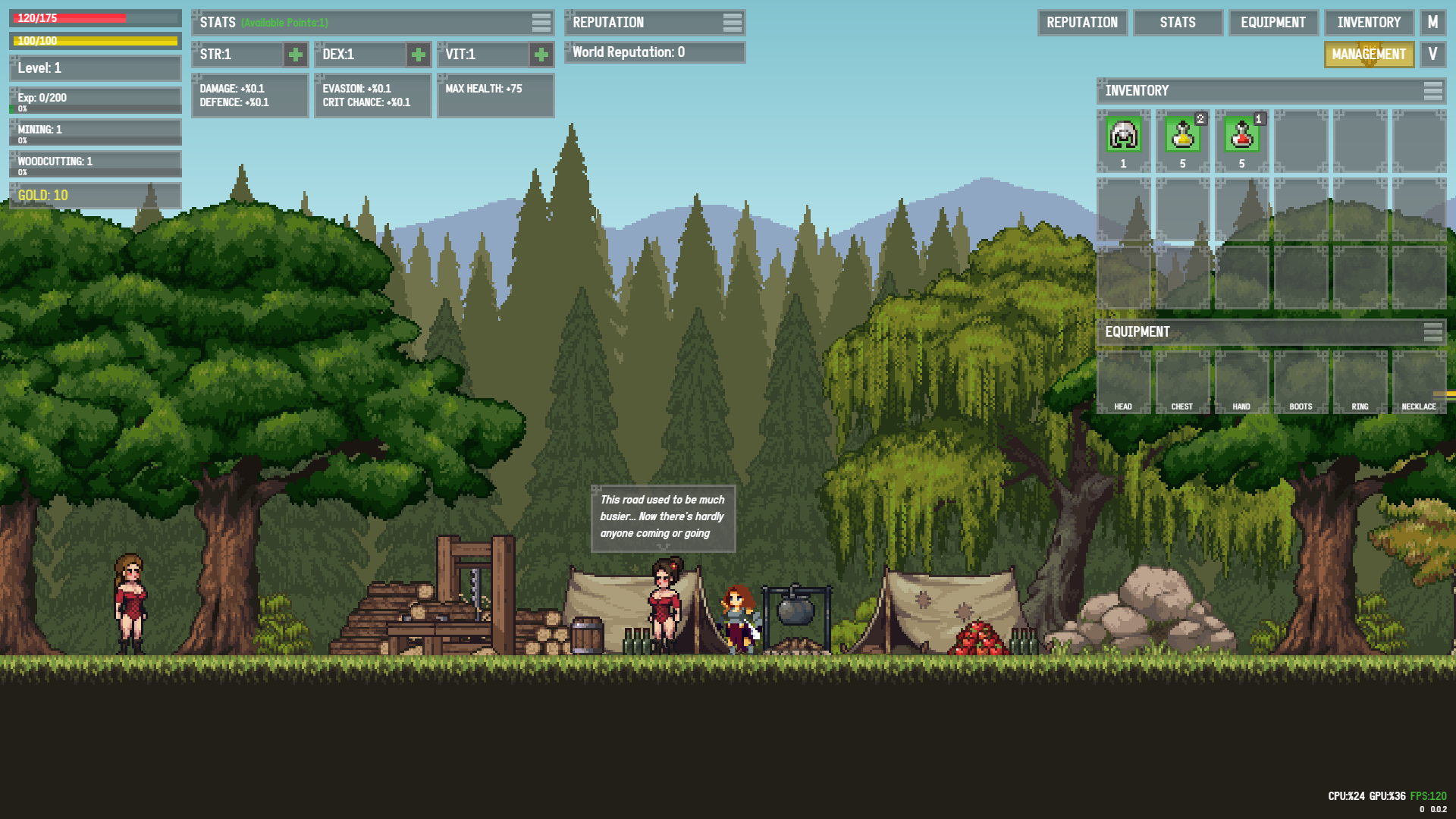
Task: Toggle the Equipment panel button
Action: click(1273, 23)
